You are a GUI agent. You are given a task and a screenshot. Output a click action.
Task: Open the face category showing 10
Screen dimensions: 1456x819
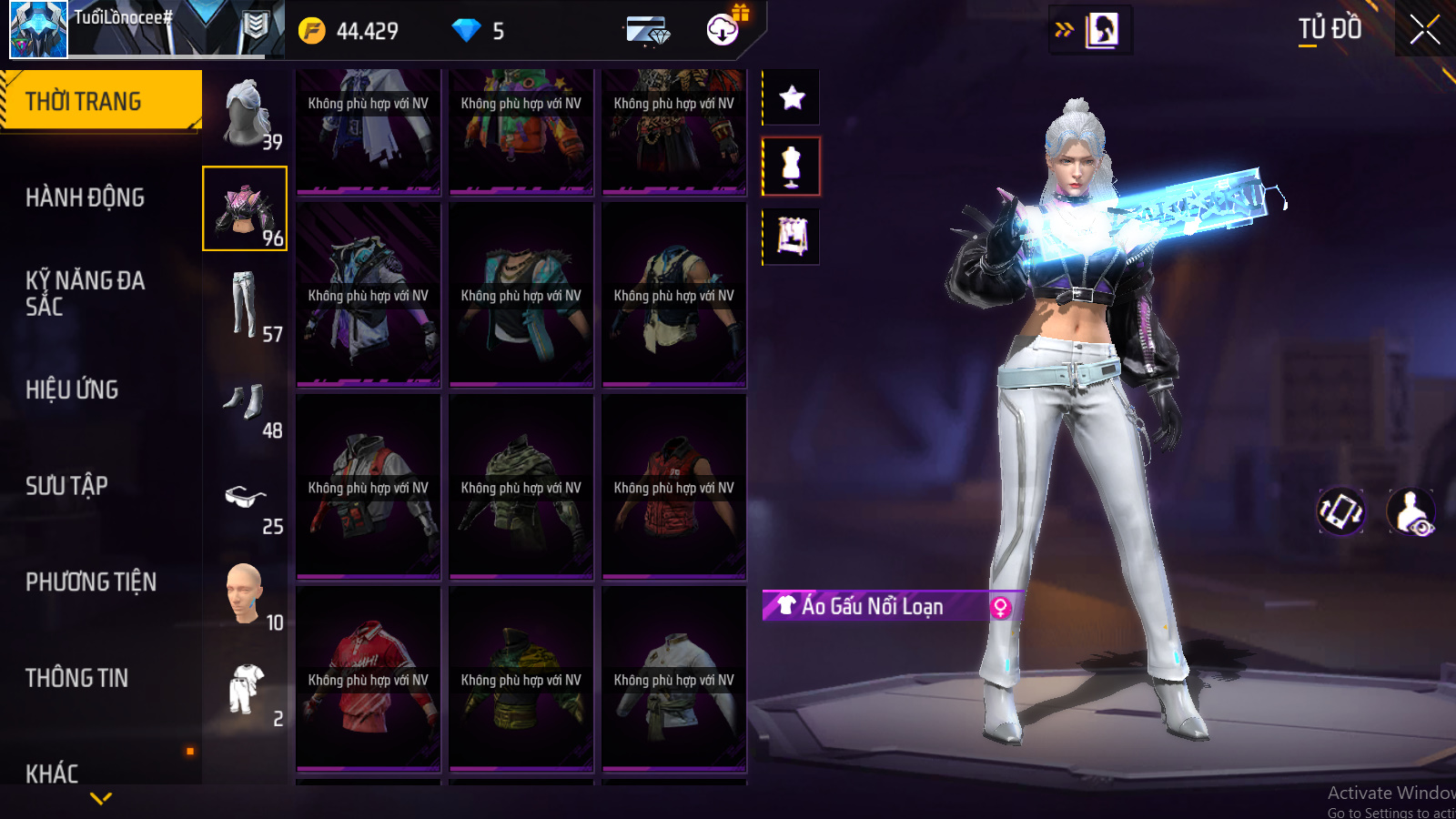[245, 595]
